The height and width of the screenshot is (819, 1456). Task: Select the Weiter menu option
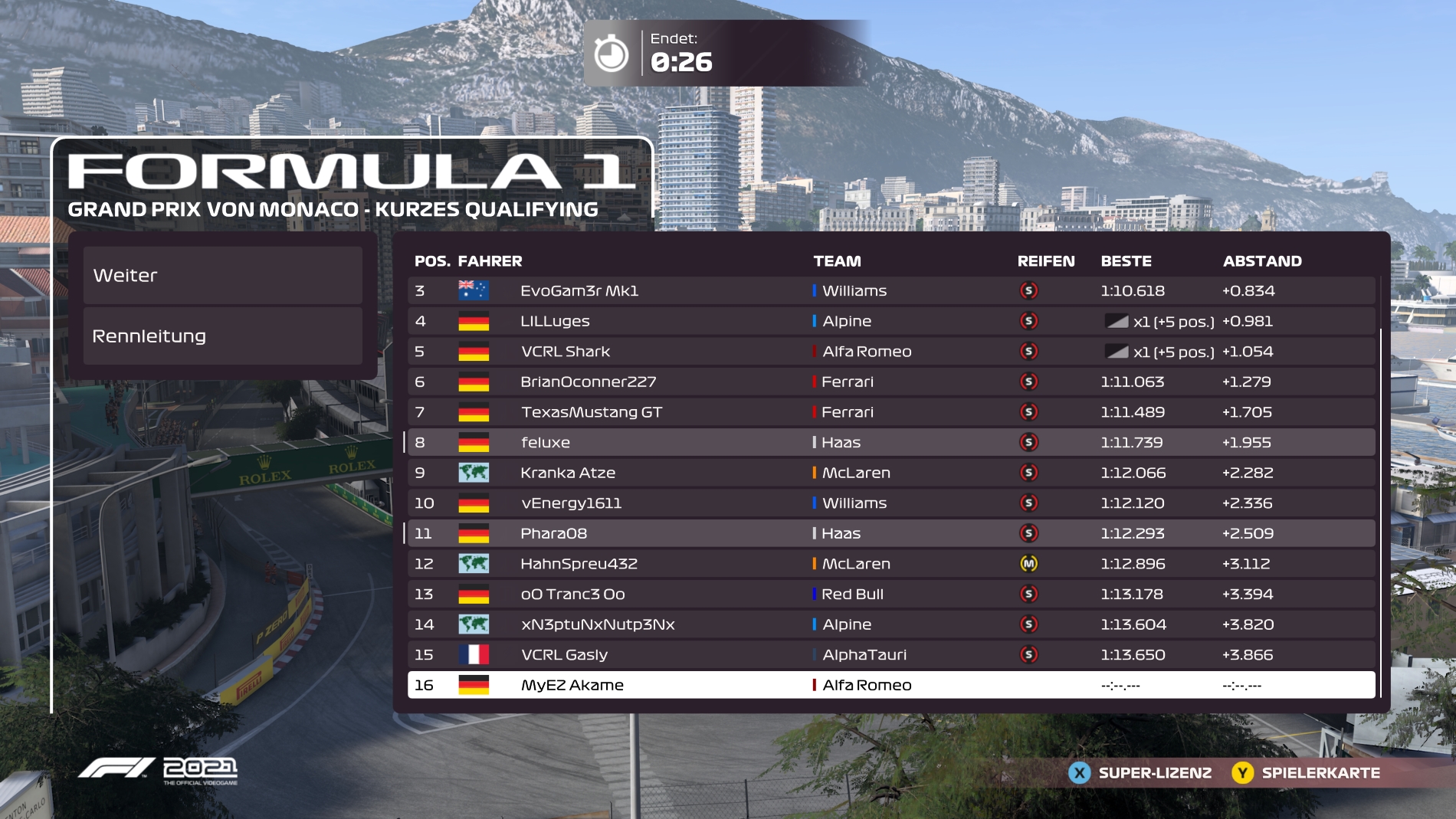tap(222, 275)
